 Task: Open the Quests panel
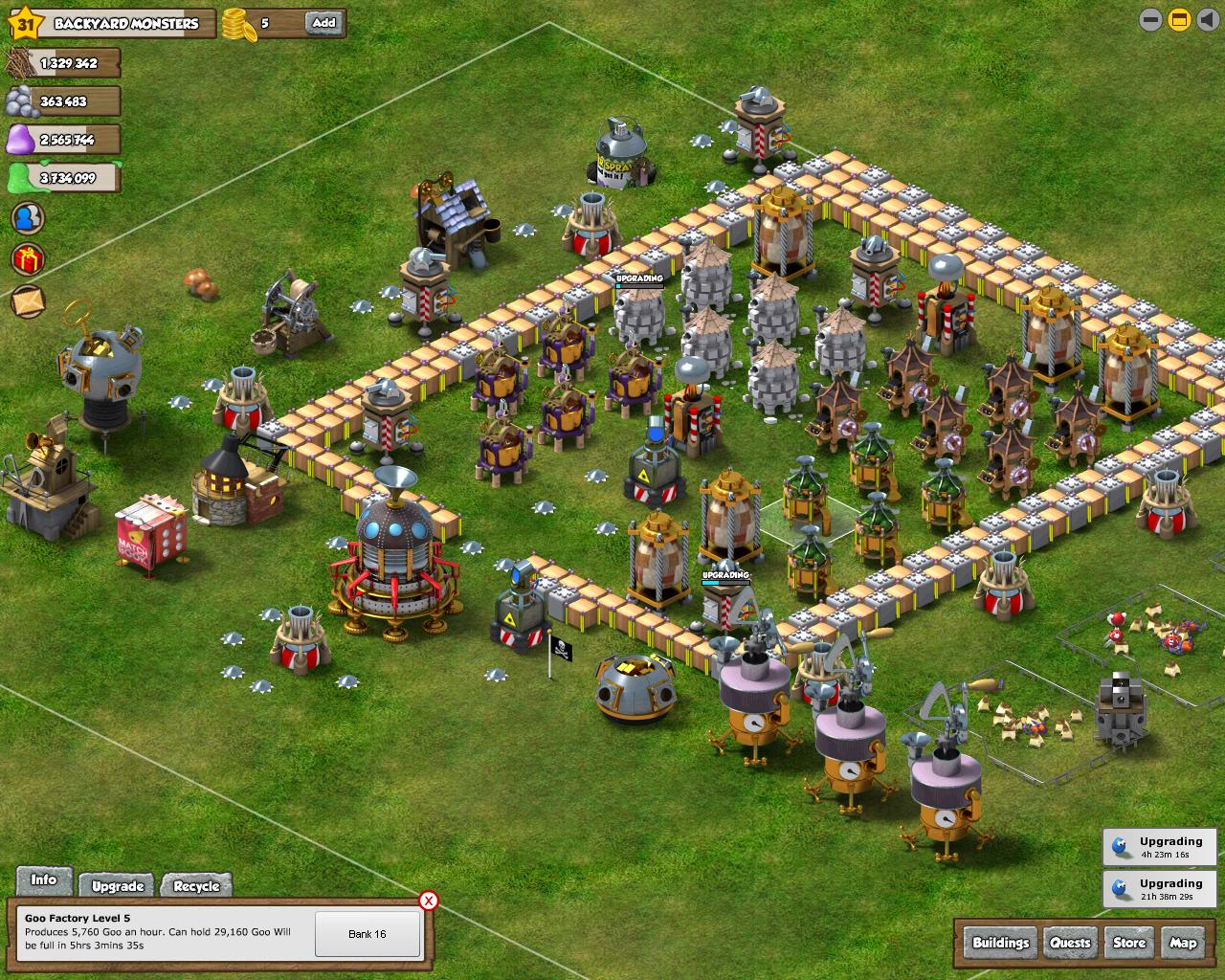1070,943
